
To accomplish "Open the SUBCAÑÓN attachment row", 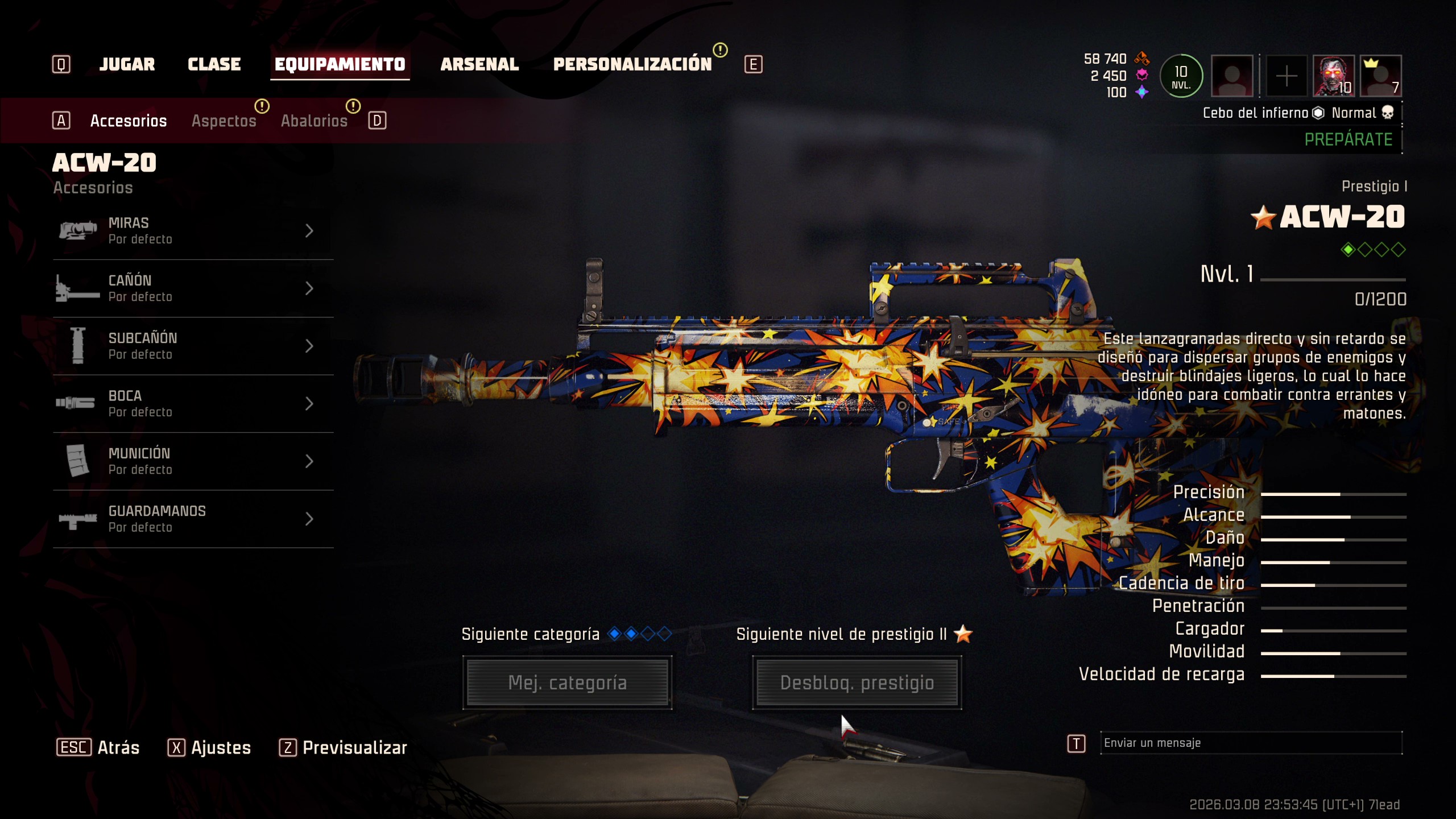I will coord(193,346).
